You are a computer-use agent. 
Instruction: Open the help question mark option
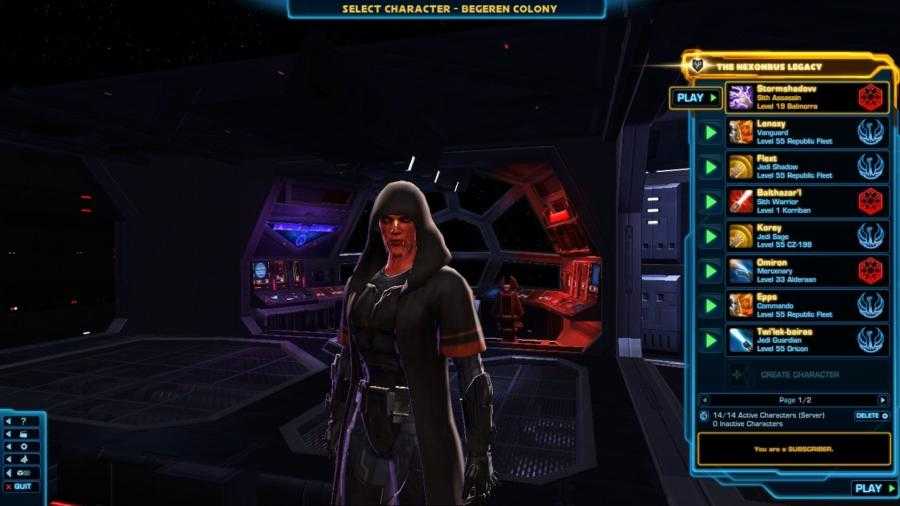24,421
